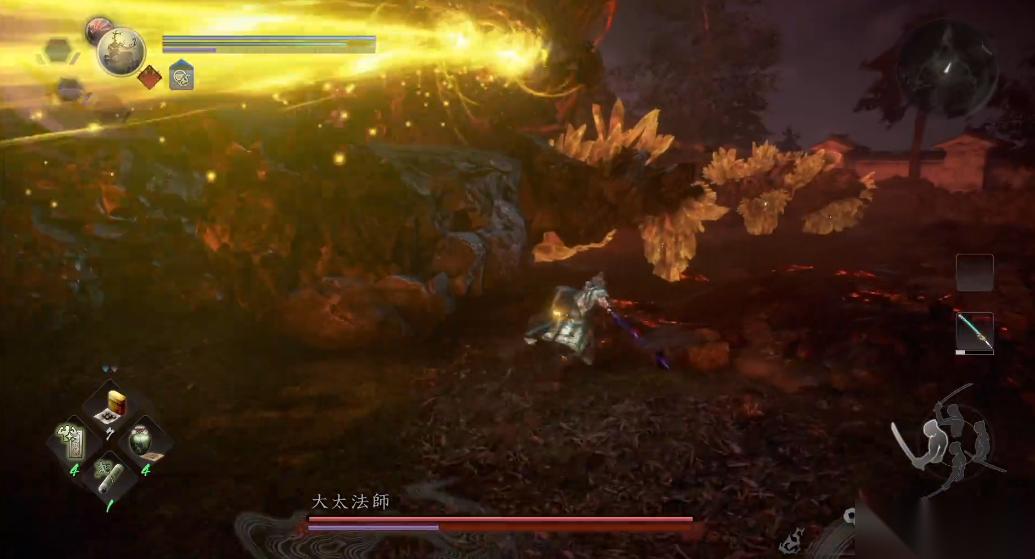This screenshot has height=559, width=1035.
Task: Click the round guardian spirit portrait
Action: [122, 51]
